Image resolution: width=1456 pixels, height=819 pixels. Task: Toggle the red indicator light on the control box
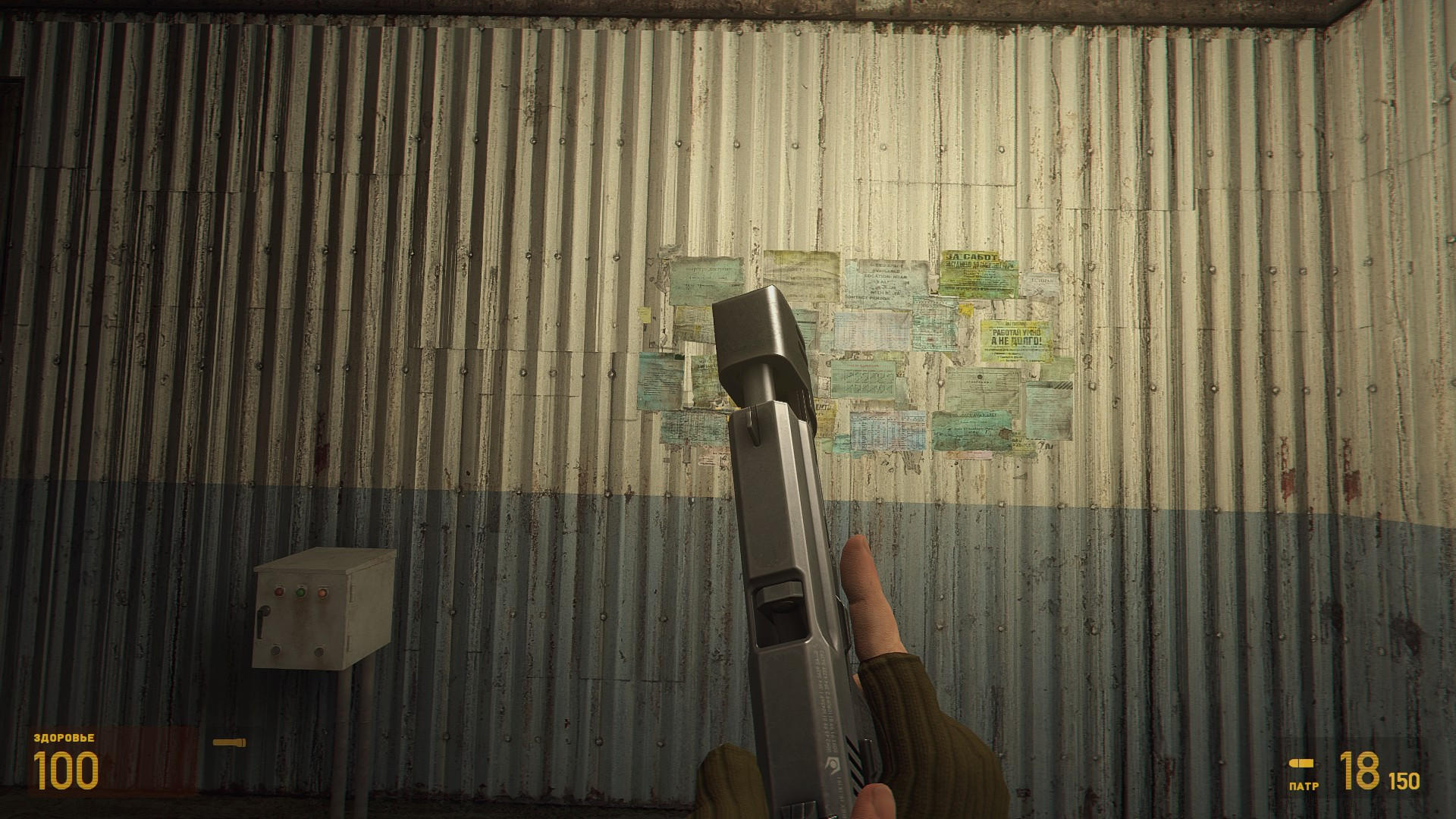[x=280, y=591]
